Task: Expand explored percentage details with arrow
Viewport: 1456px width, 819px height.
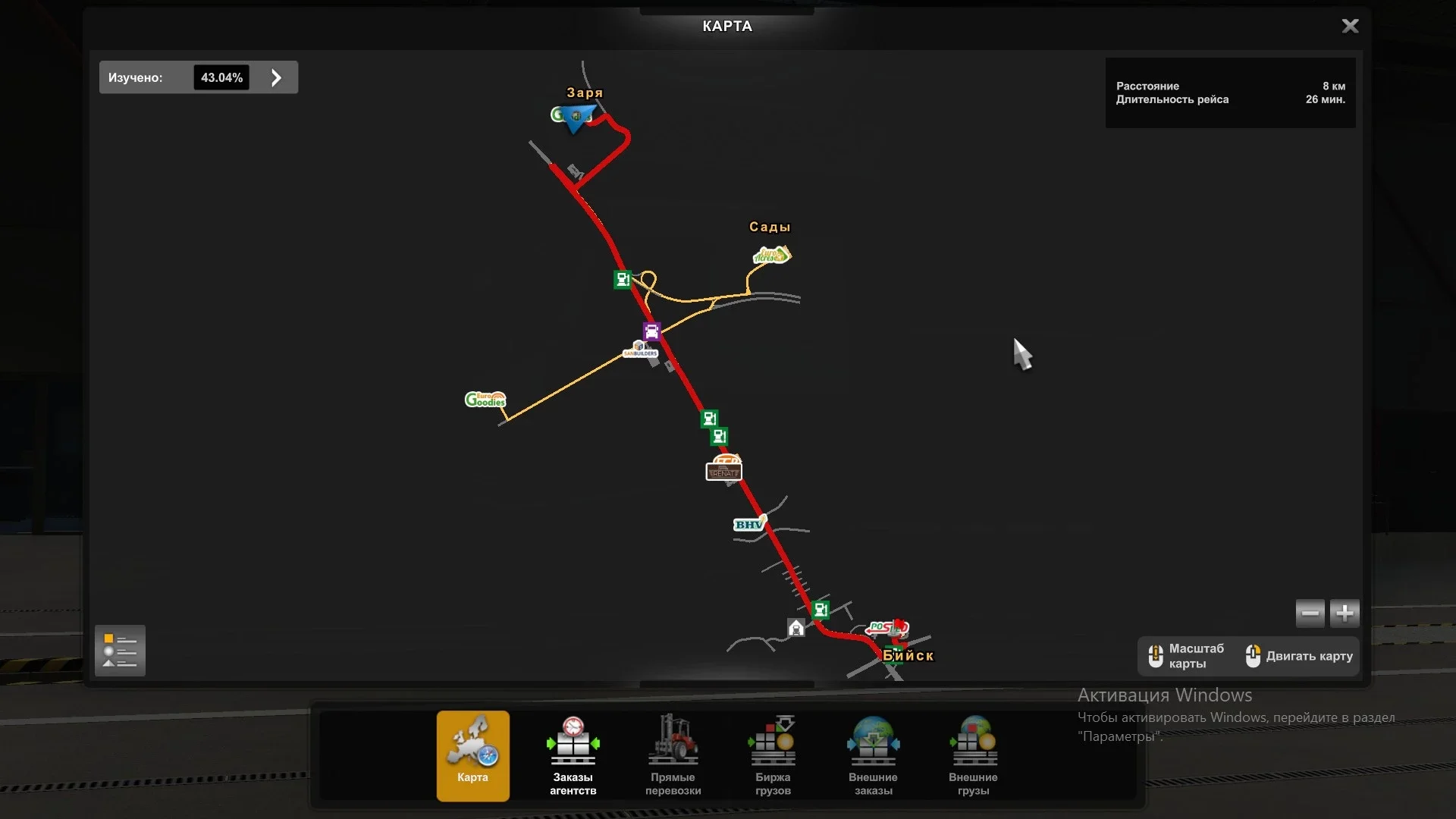Action: tap(275, 77)
